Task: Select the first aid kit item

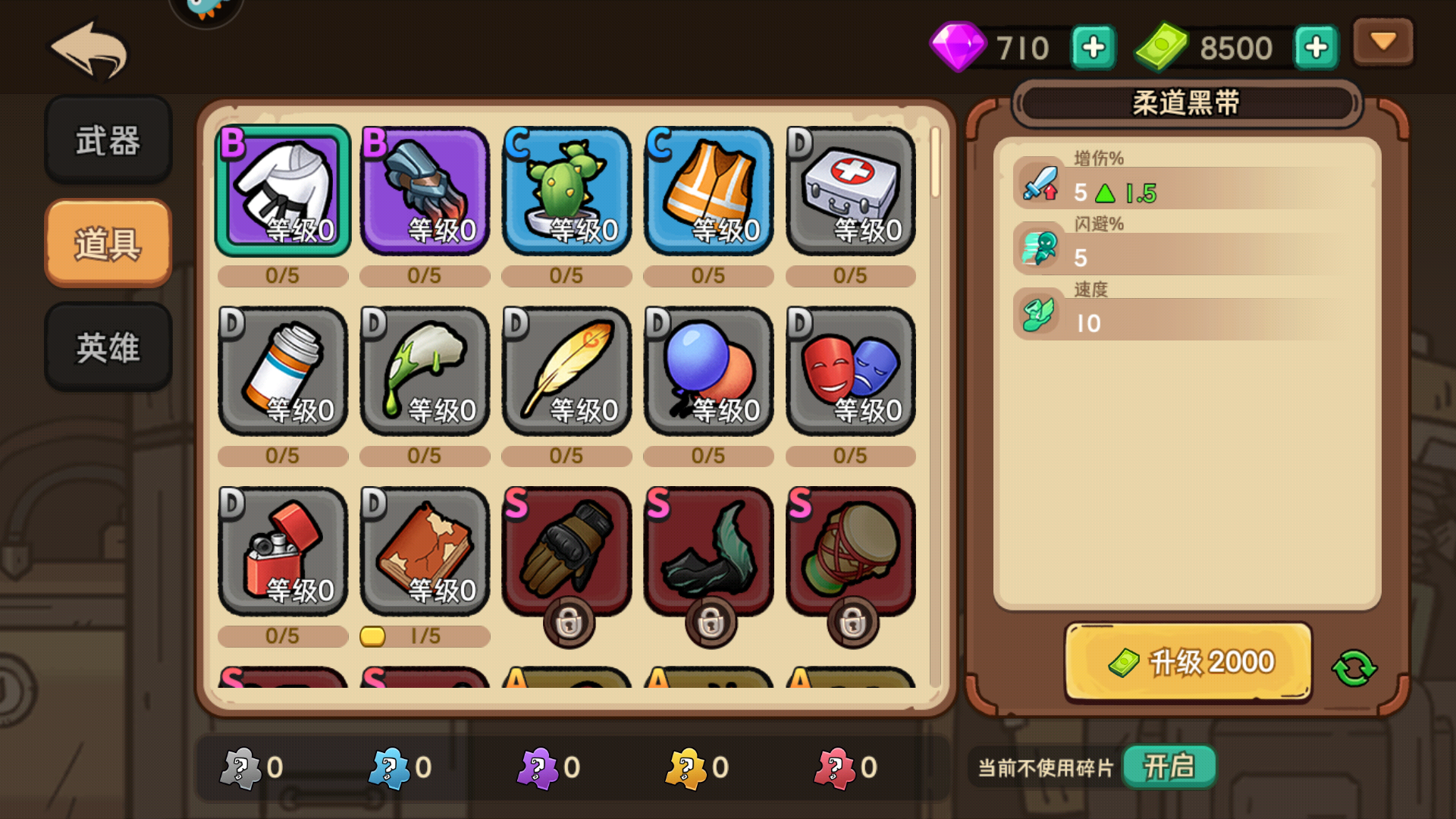Action: tap(849, 190)
